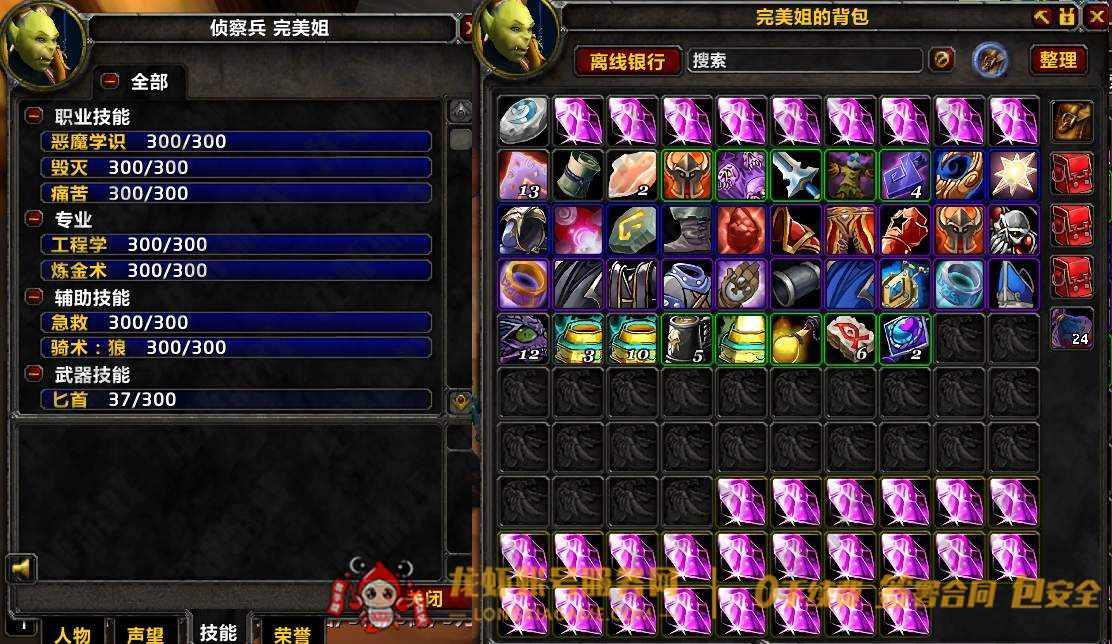Open the 离线银行 offline bank

pos(628,61)
